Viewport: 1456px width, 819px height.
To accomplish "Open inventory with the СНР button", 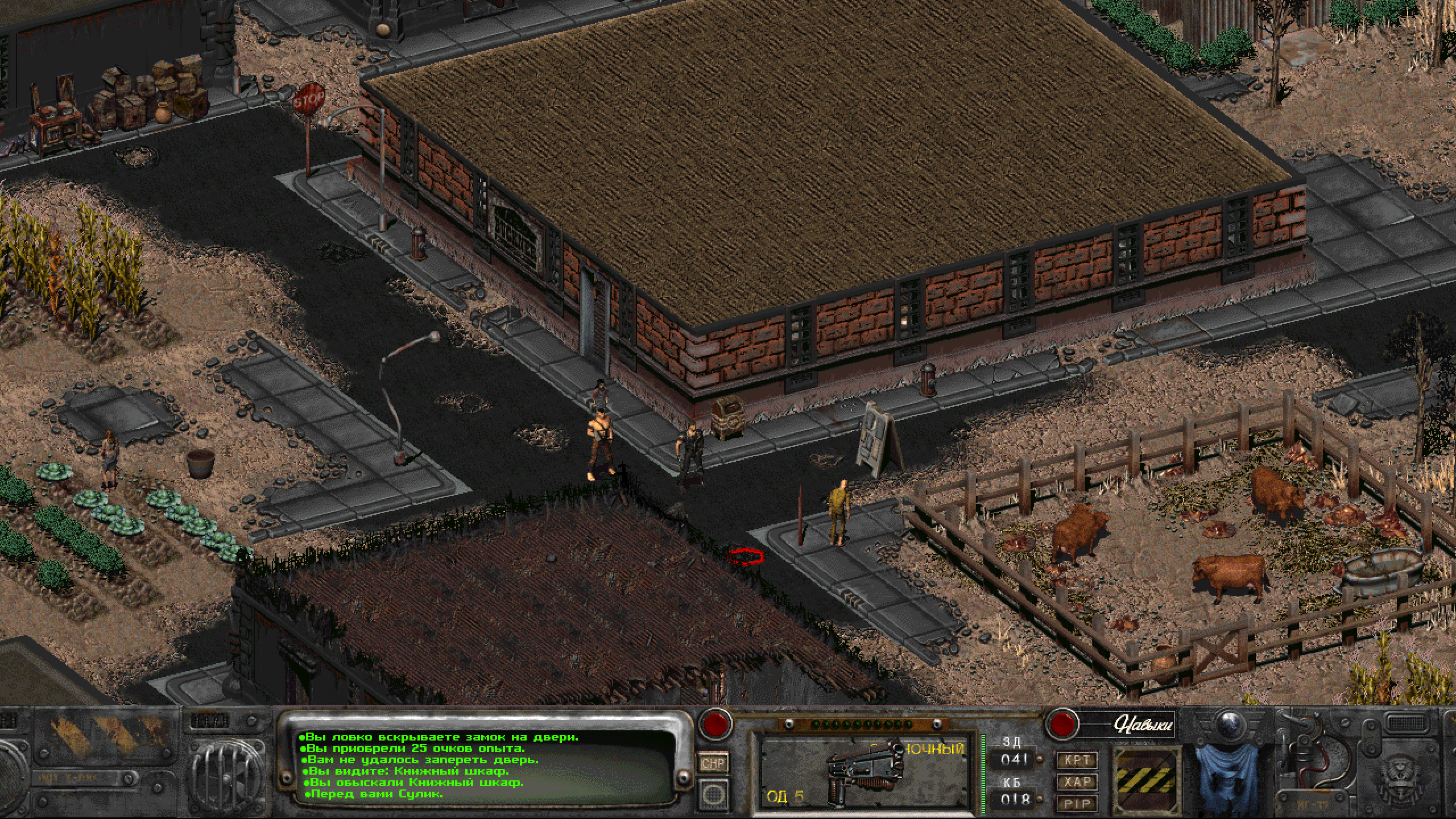I will point(713,762).
